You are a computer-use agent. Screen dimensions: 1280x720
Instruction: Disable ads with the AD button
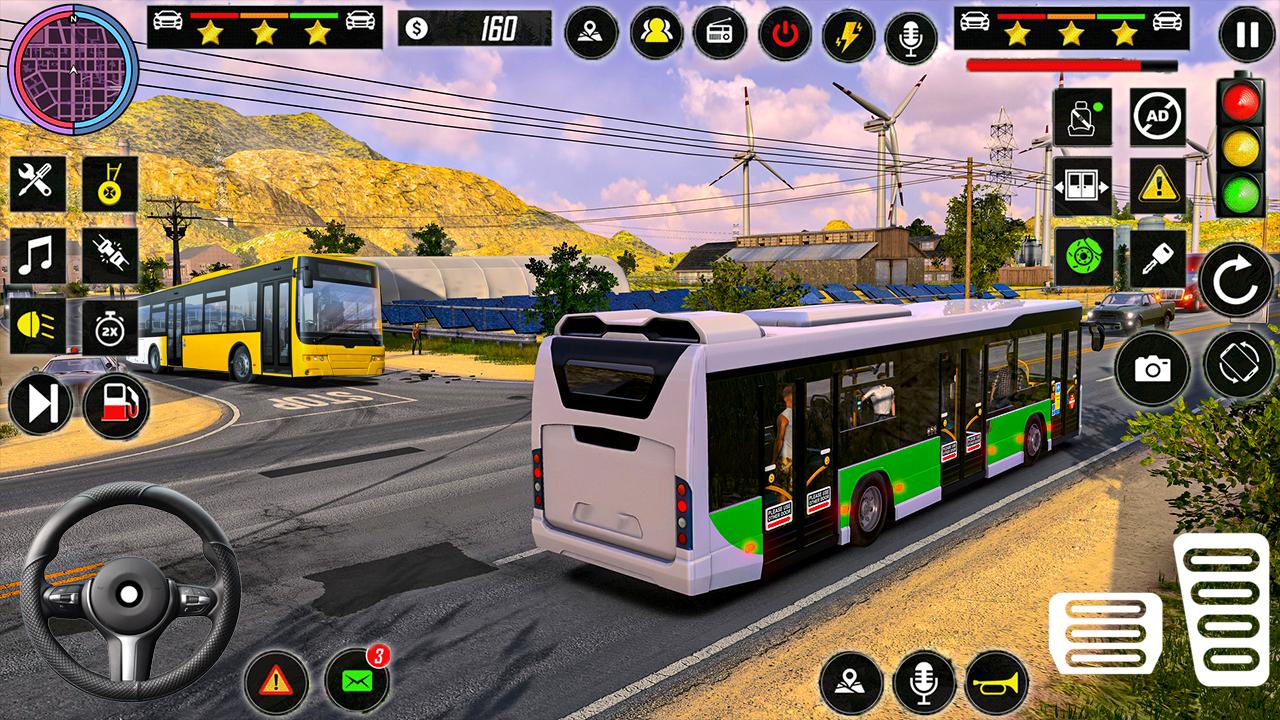tap(1158, 116)
